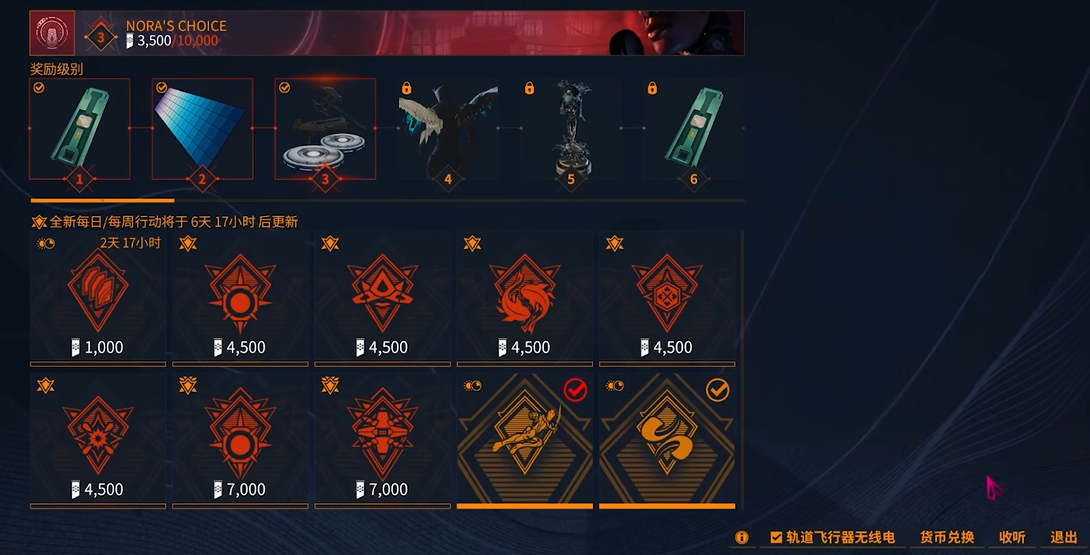Select the completed serpent swirl challenge
The width and height of the screenshot is (1090, 555).
click(667, 437)
